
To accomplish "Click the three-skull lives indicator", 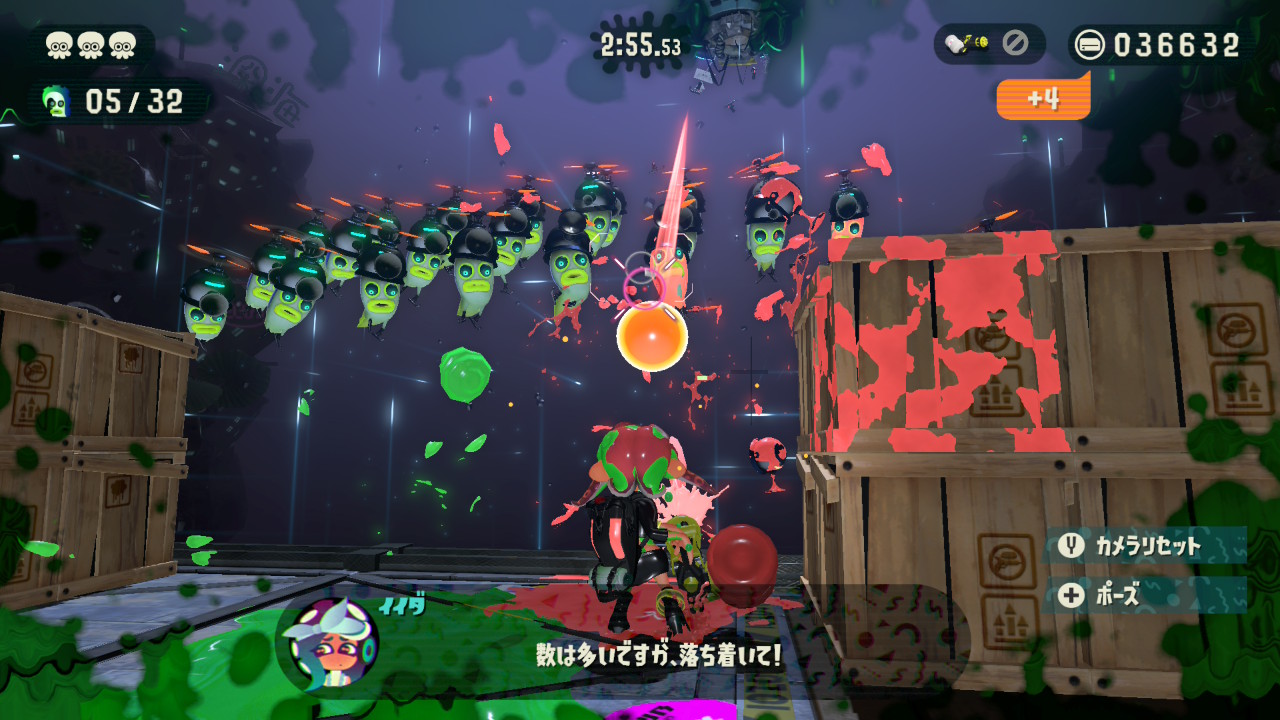I will pyautogui.click(x=92, y=45).
